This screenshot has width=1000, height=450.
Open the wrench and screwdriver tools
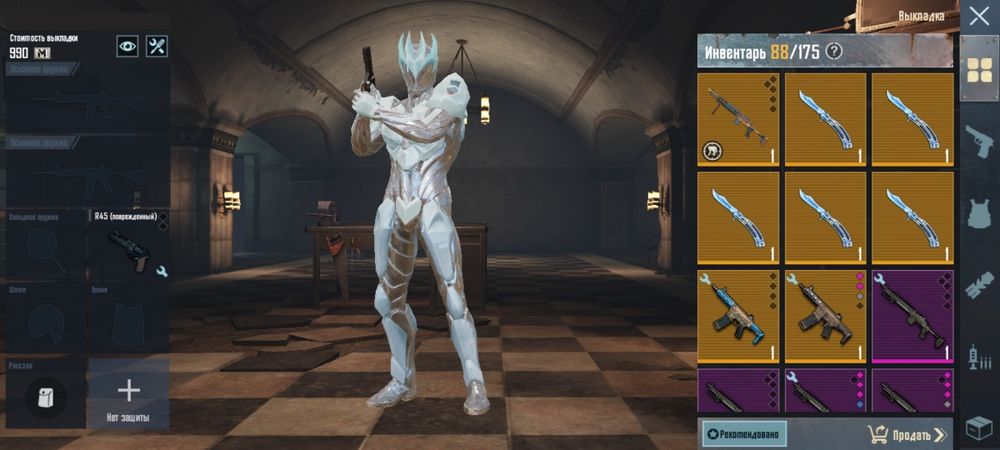pyautogui.click(x=157, y=46)
